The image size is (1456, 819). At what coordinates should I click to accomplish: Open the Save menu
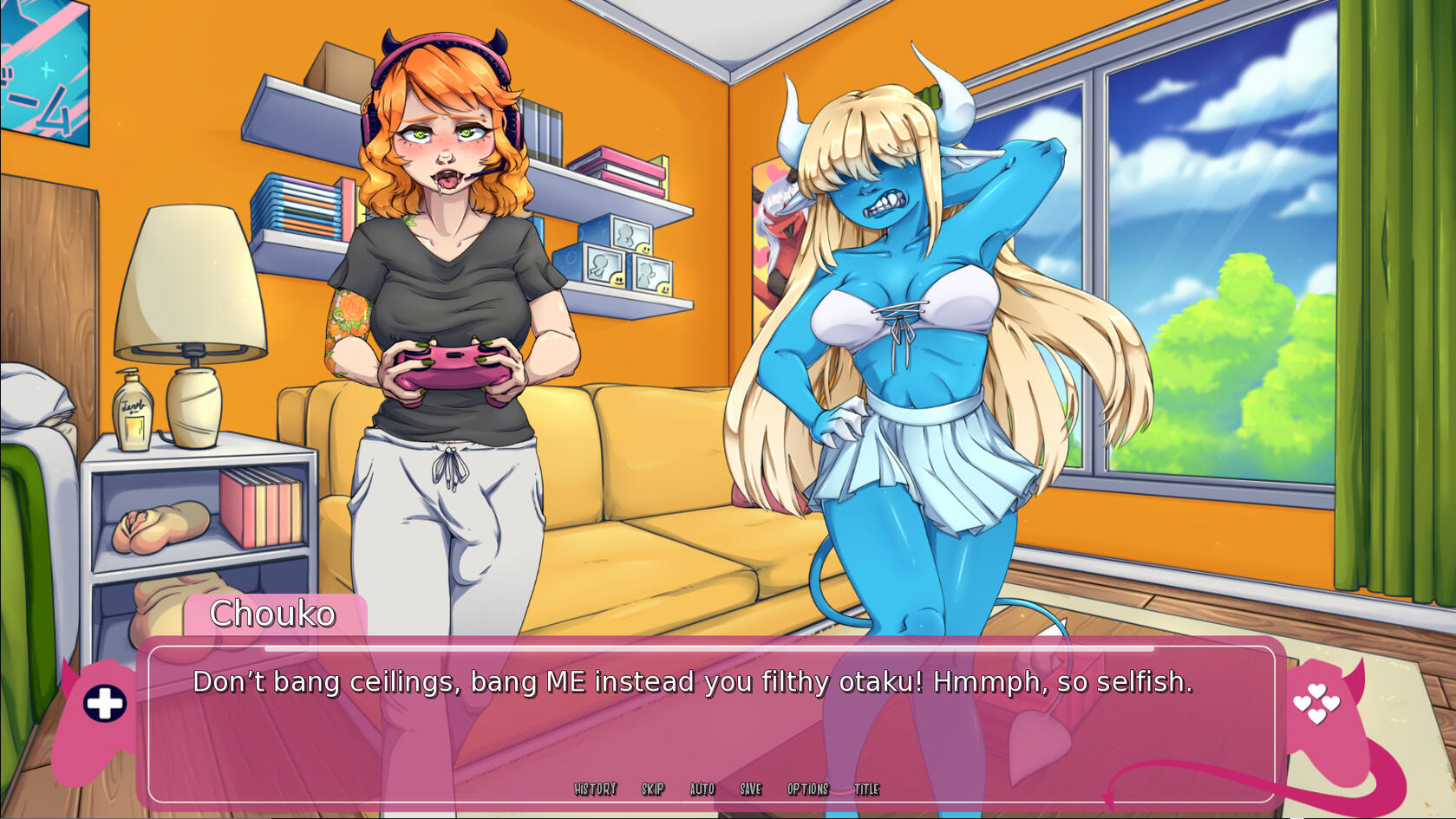click(x=751, y=789)
